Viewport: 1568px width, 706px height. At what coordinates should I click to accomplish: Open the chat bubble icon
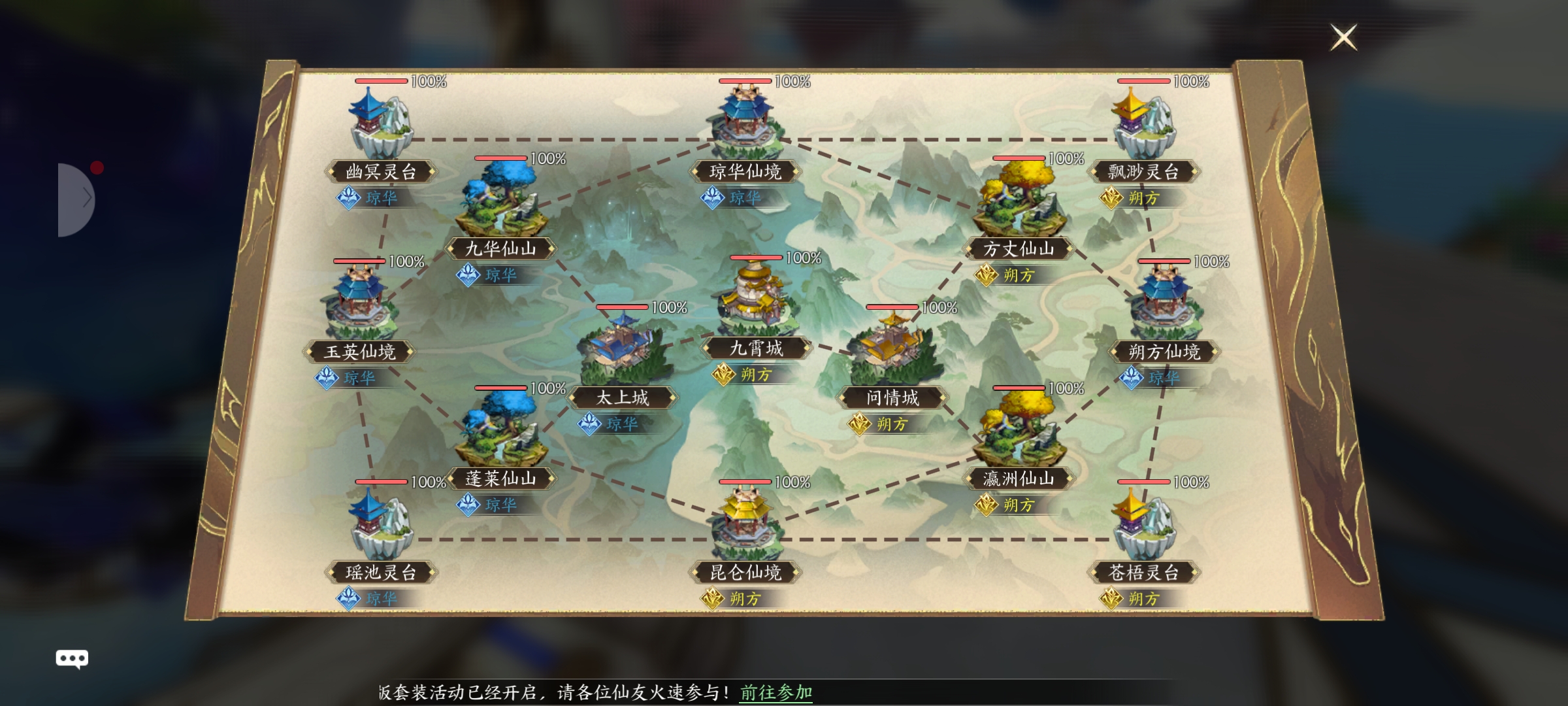(x=72, y=658)
